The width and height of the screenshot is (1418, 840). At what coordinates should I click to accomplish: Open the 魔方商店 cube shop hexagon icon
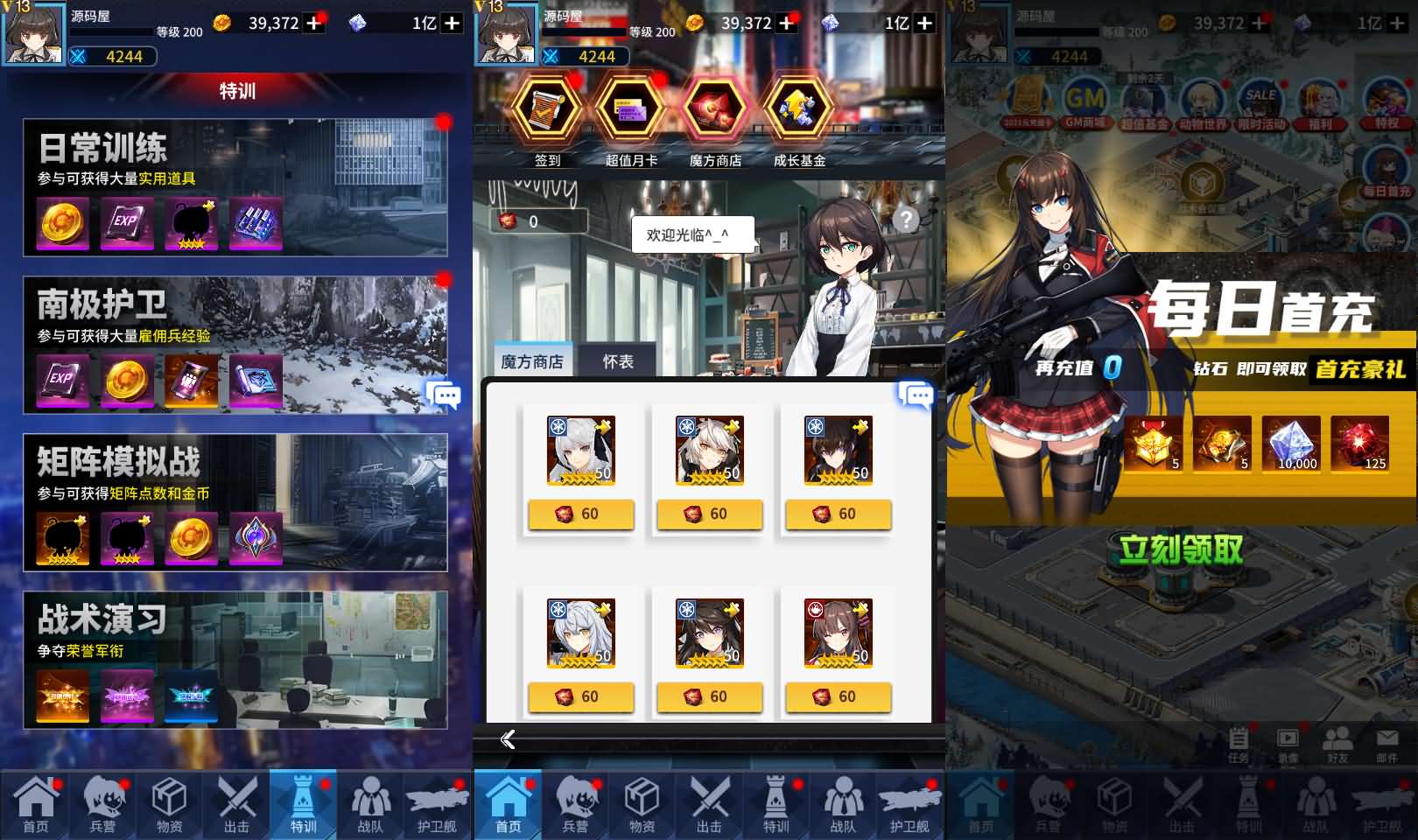[x=713, y=112]
